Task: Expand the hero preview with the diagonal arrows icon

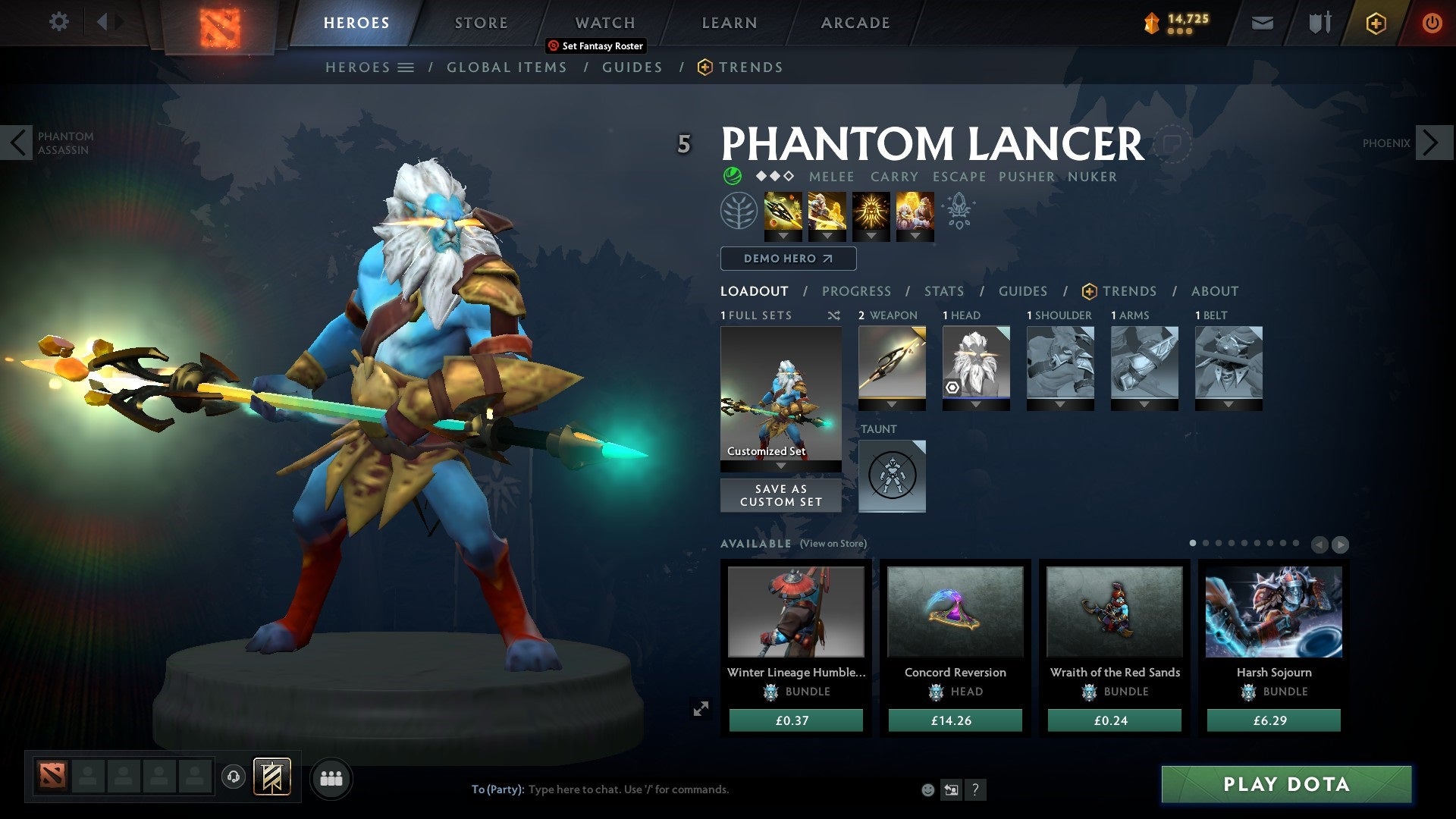Action: click(x=701, y=708)
